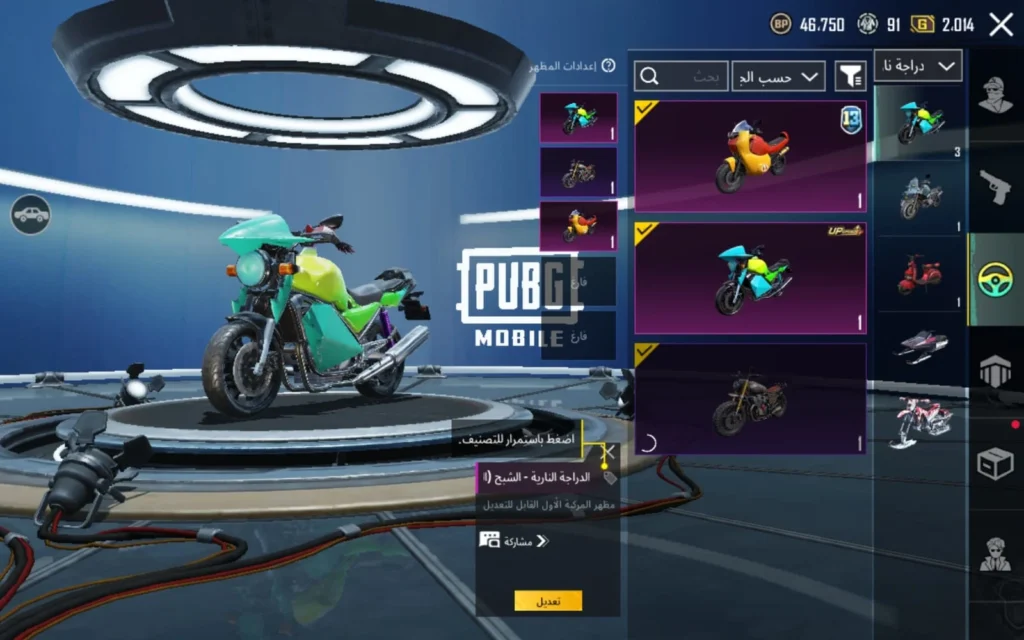Open the sort-by dropdown
The height and width of the screenshot is (640, 1024).
(778, 76)
